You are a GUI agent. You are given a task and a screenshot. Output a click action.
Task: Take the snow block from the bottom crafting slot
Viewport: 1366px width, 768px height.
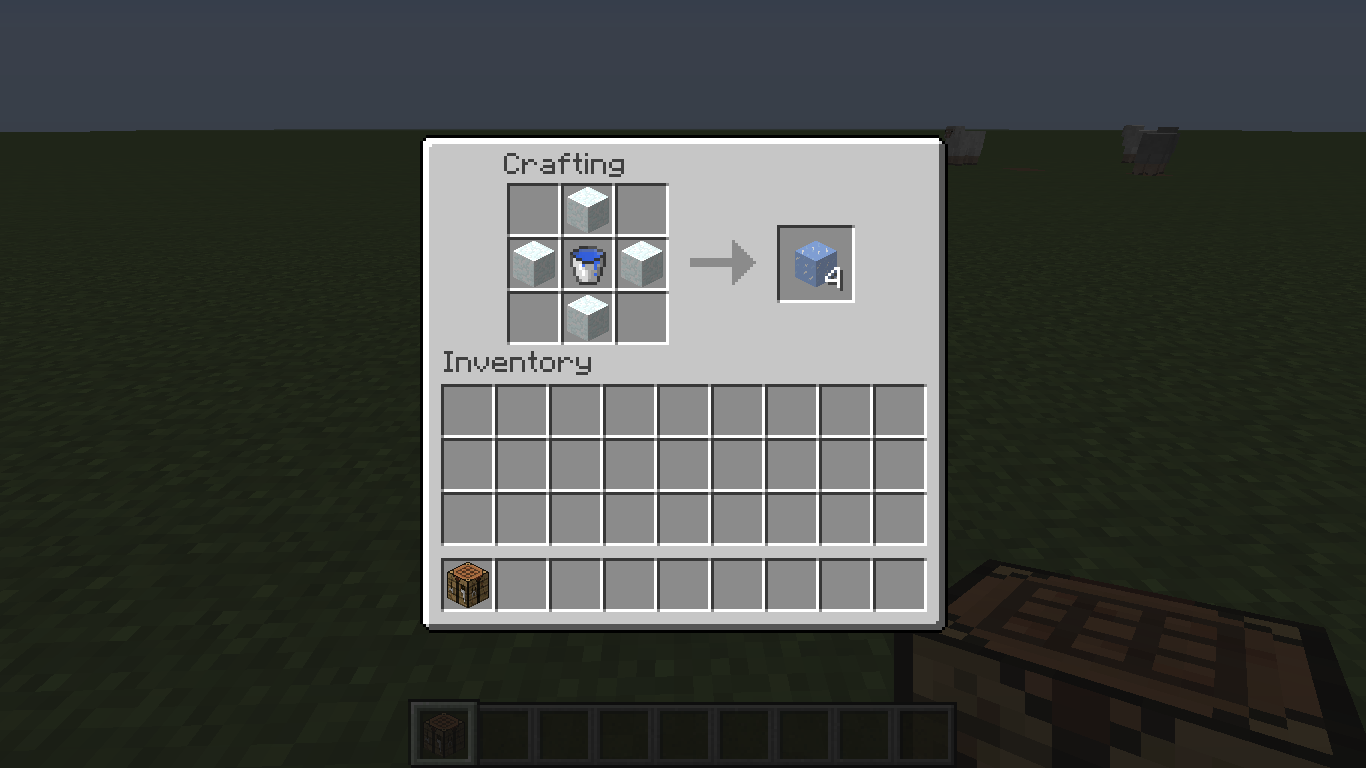coord(587,318)
